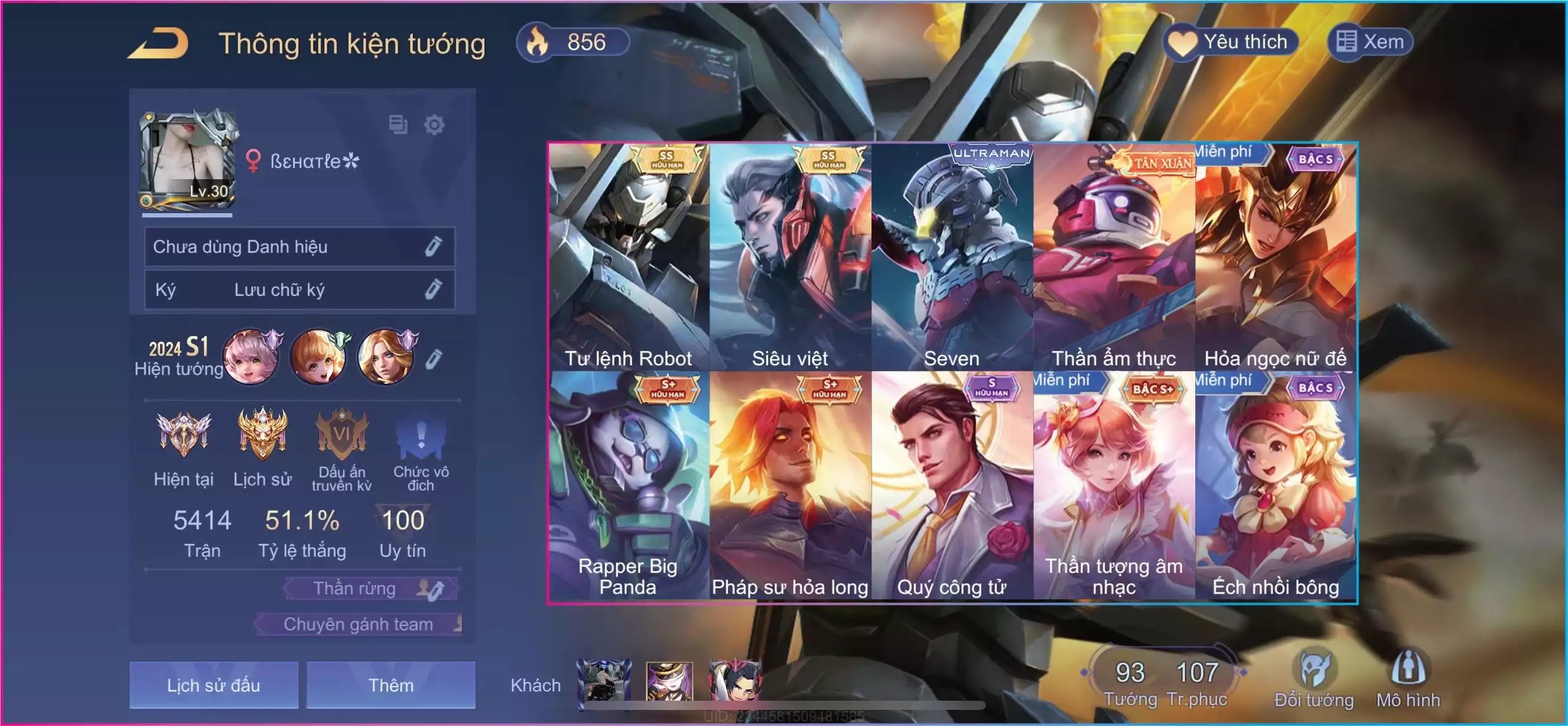Open the Lịch sử đấu match history
The image size is (1568, 726).
pyautogui.click(x=214, y=685)
